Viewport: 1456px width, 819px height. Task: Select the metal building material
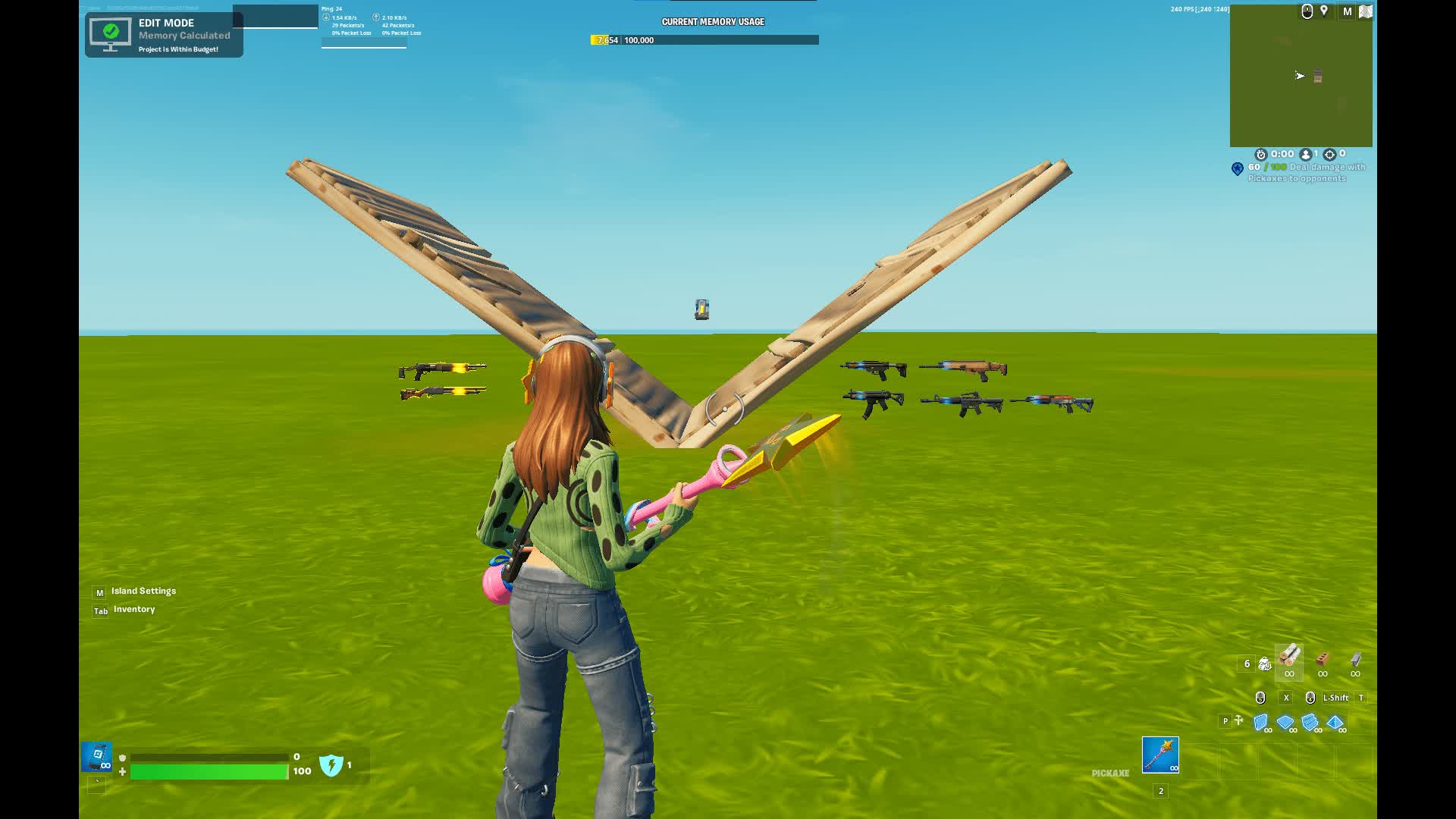[x=1355, y=661]
